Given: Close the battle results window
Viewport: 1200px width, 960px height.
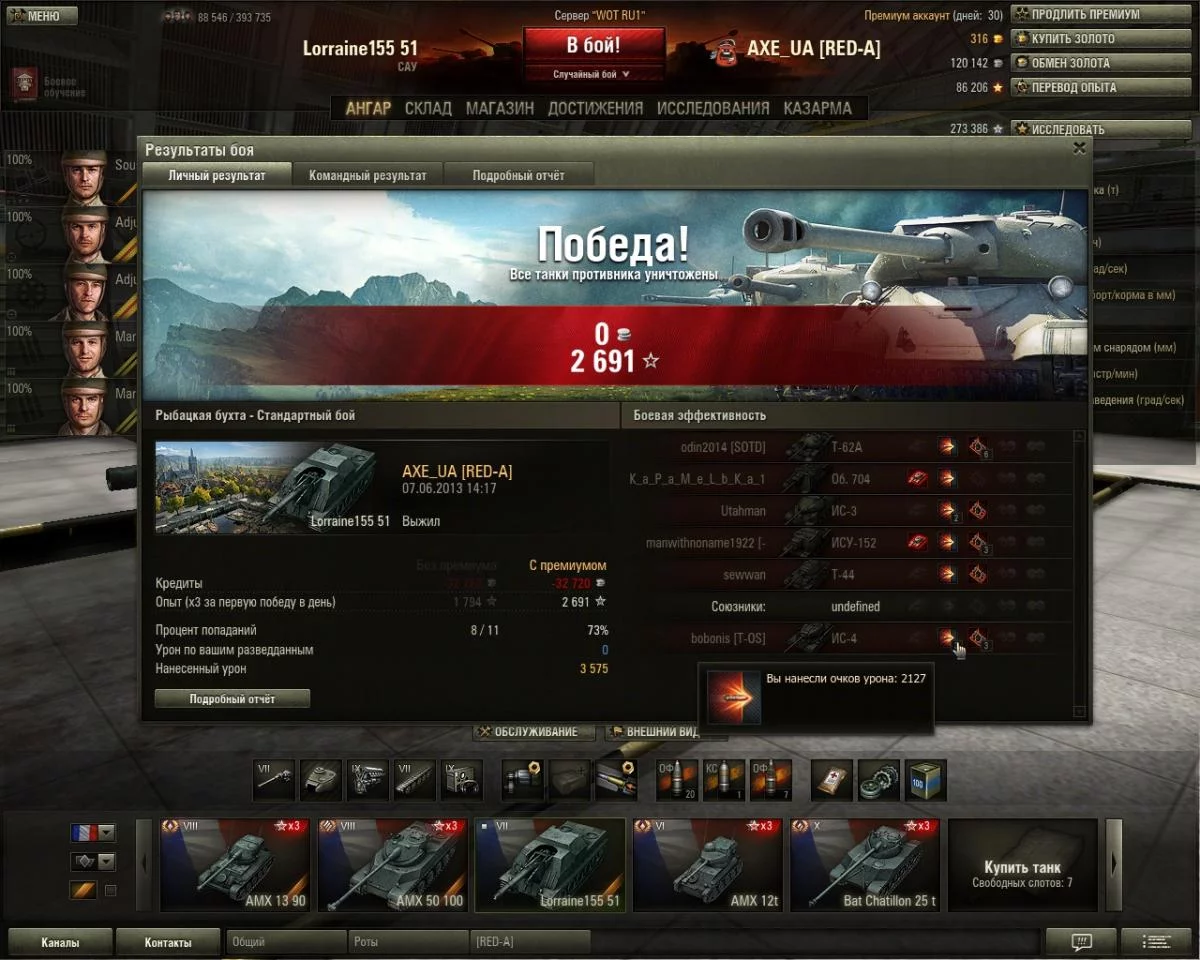Looking at the screenshot, I should point(1079,148).
